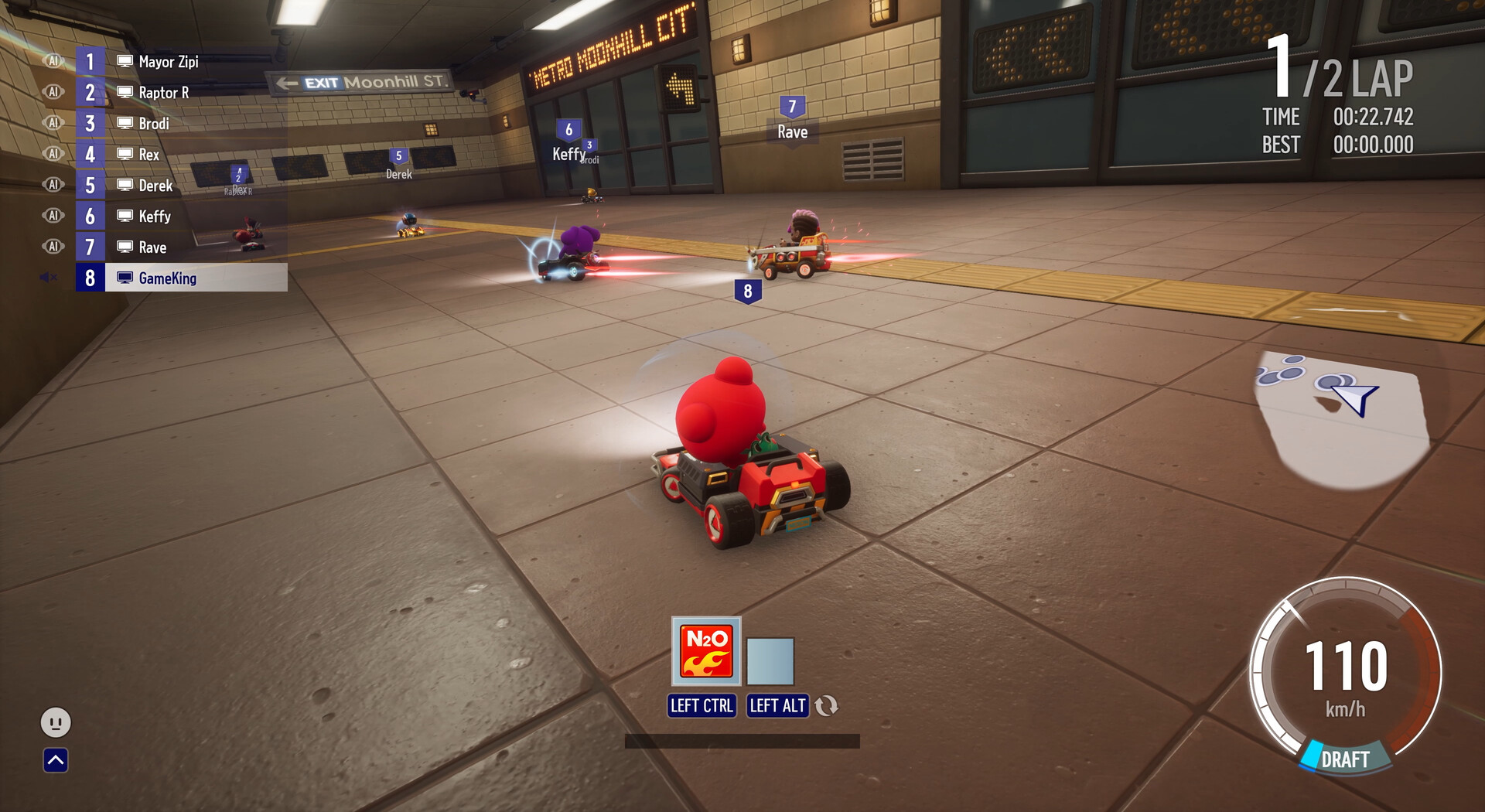Screen dimensions: 1485x812
Task: Click the 1/2 LAP counter display
Action: [x=1334, y=66]
